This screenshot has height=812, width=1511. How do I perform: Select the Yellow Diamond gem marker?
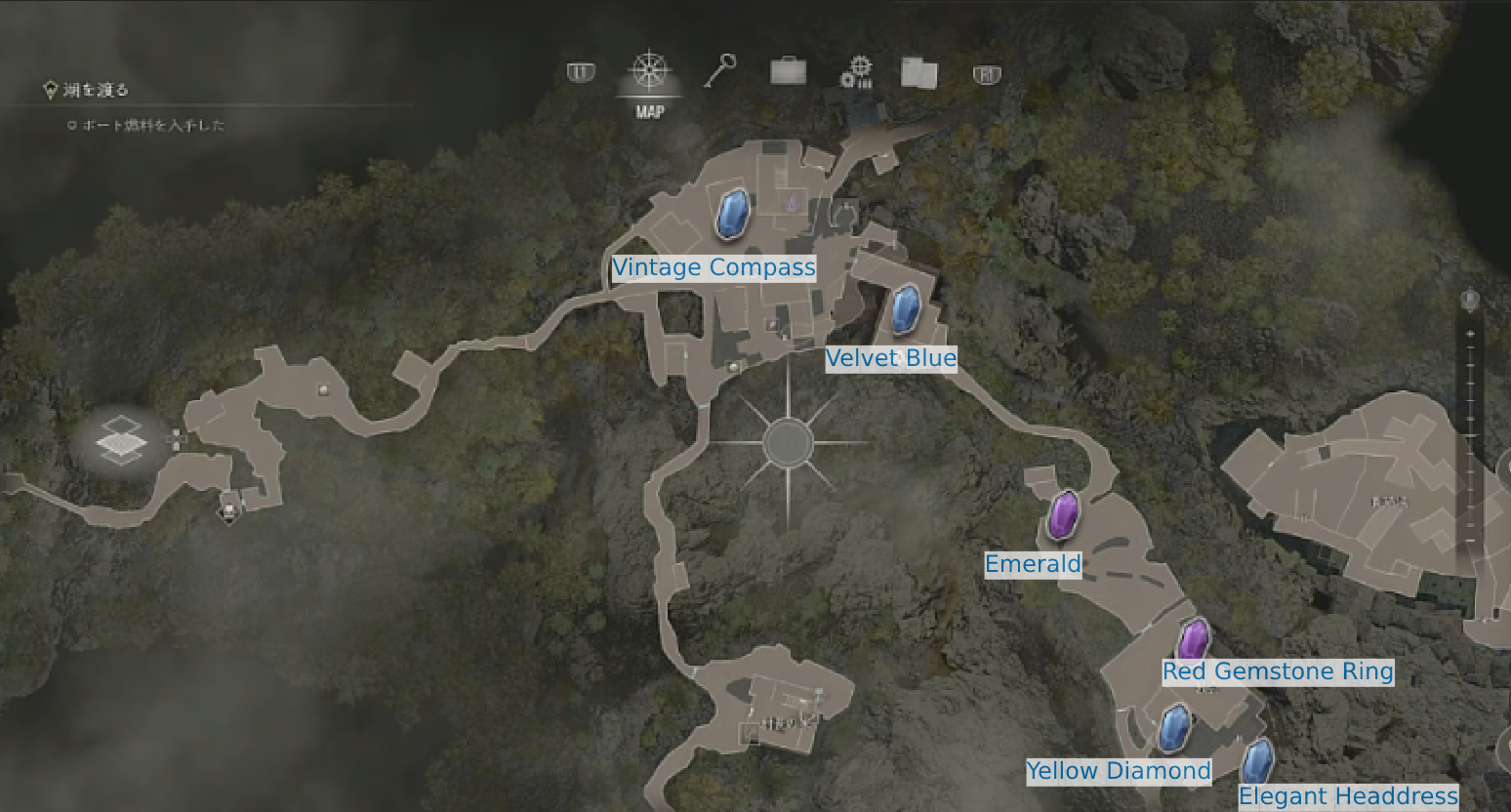[1175, 729]
